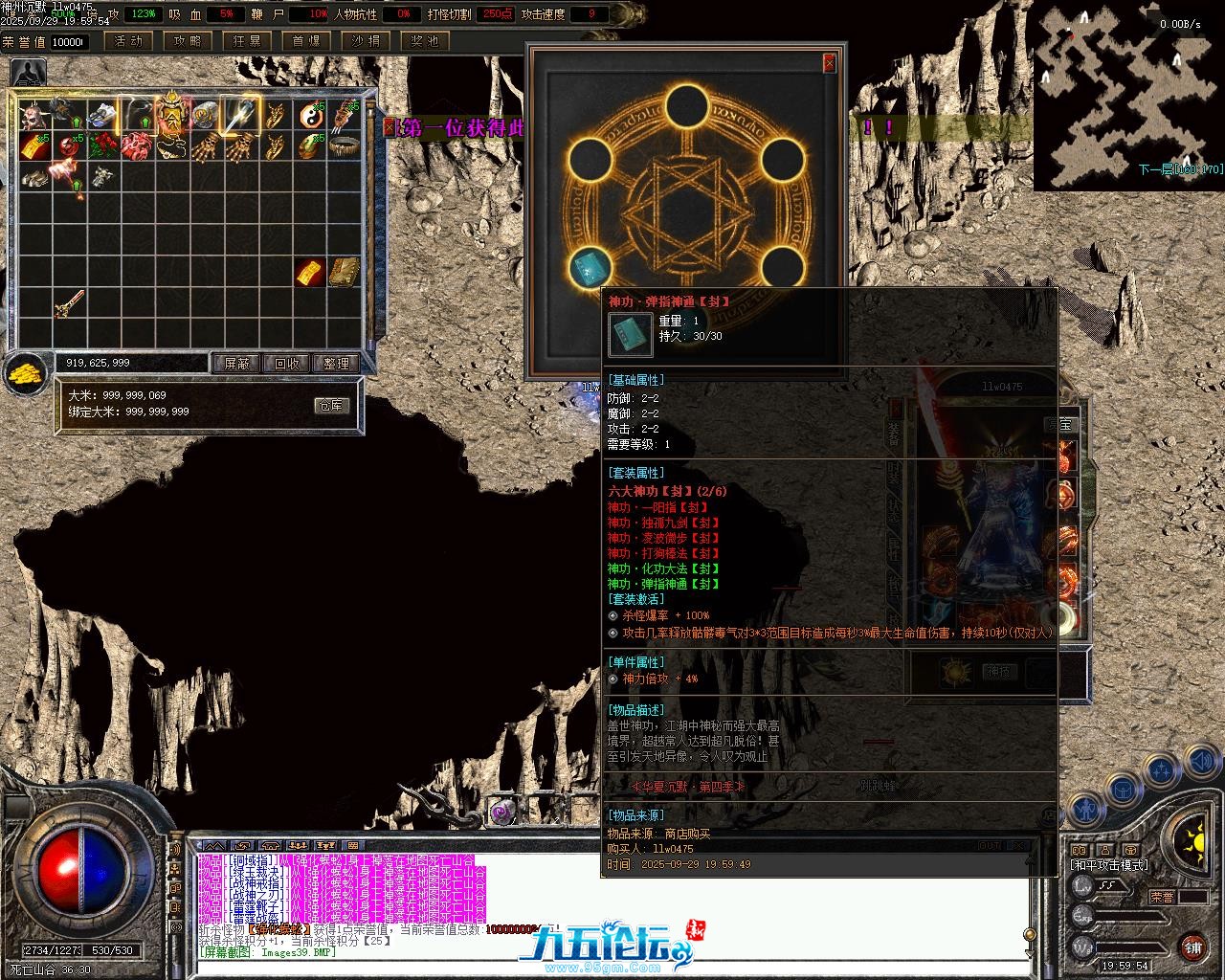The image size is (1225, 980).
Task: Click the 回收 recycle button
Action: (x=287, y=364)
